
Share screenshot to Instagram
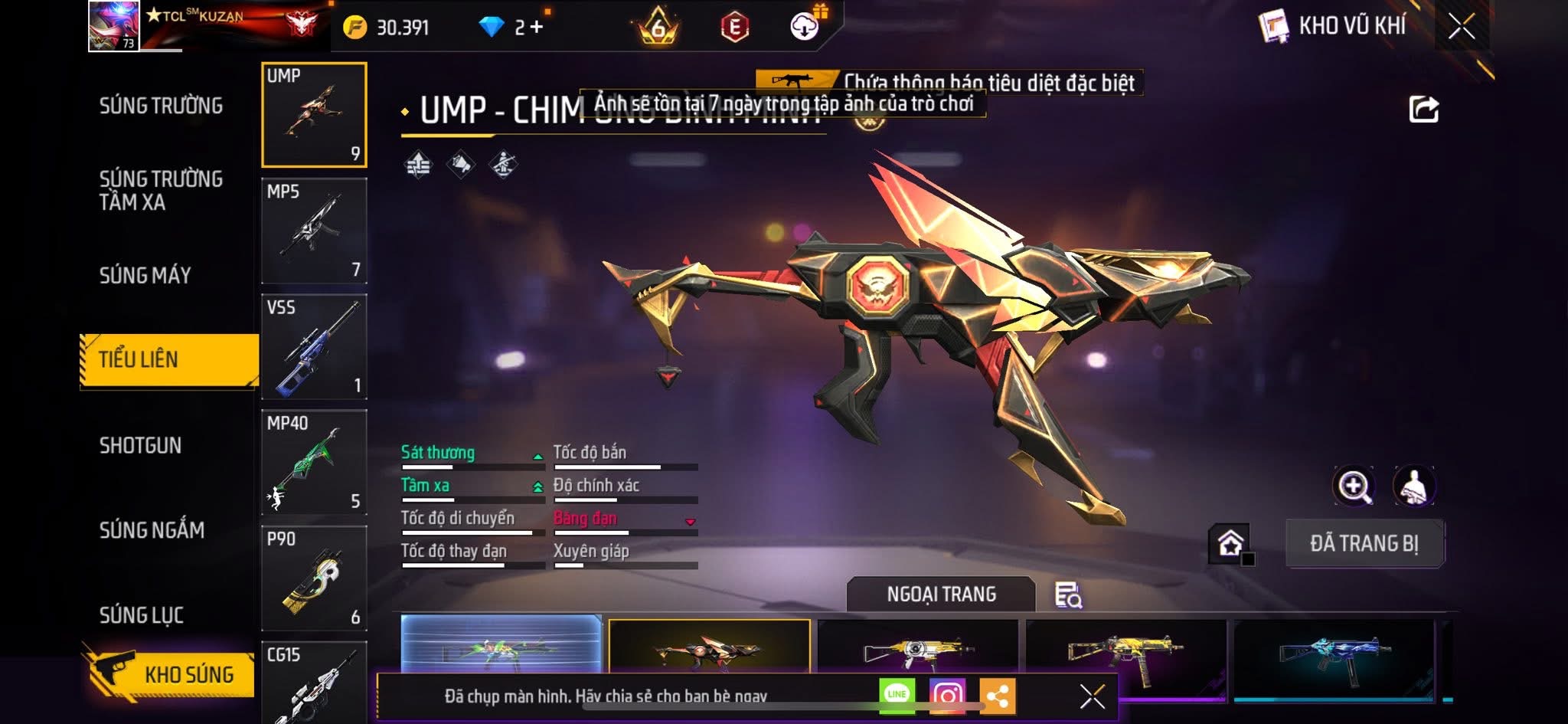947,695
